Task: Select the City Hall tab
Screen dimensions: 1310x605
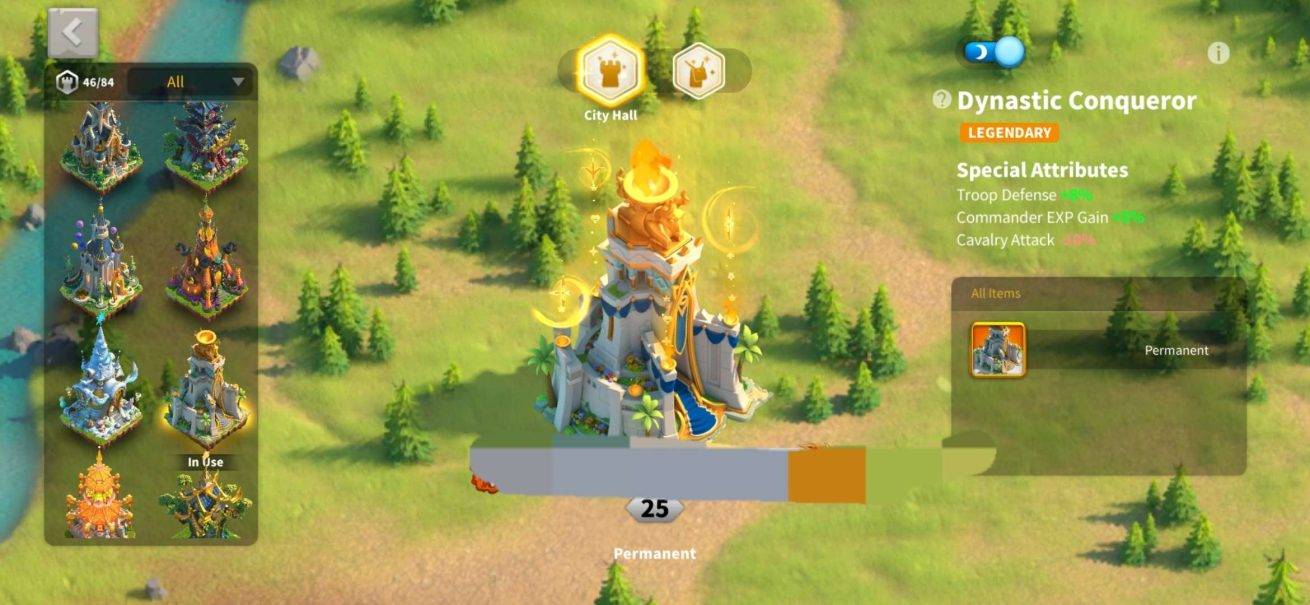Action: tap(610, 70)
